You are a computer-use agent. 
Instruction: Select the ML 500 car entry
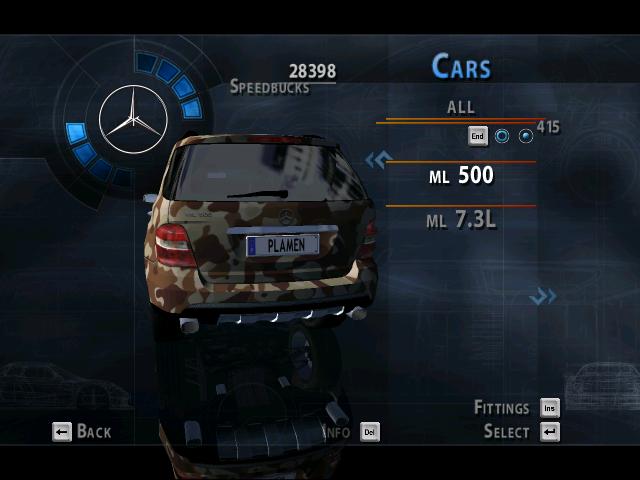click(461, 176)
